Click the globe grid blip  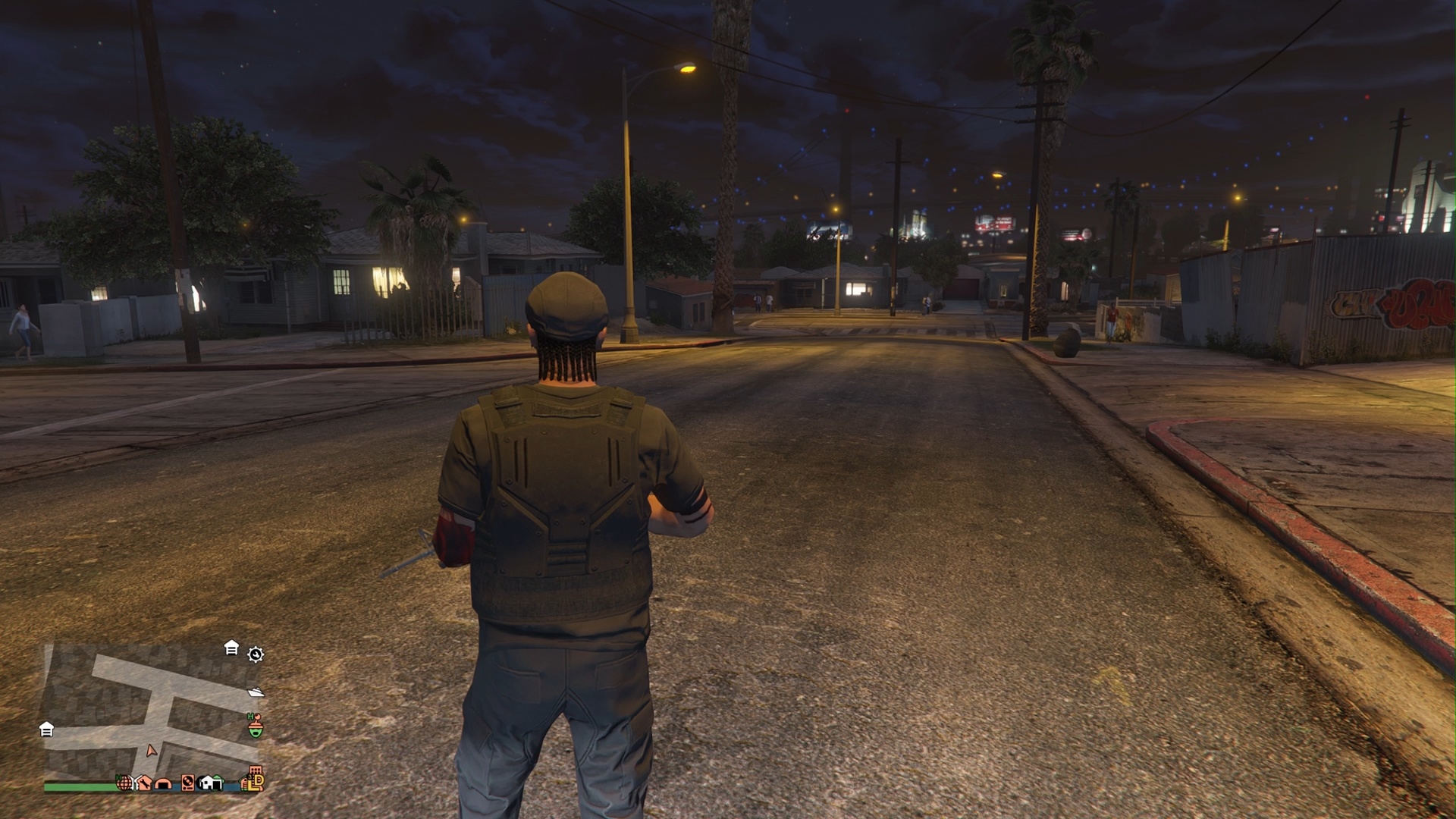[123, 782]
